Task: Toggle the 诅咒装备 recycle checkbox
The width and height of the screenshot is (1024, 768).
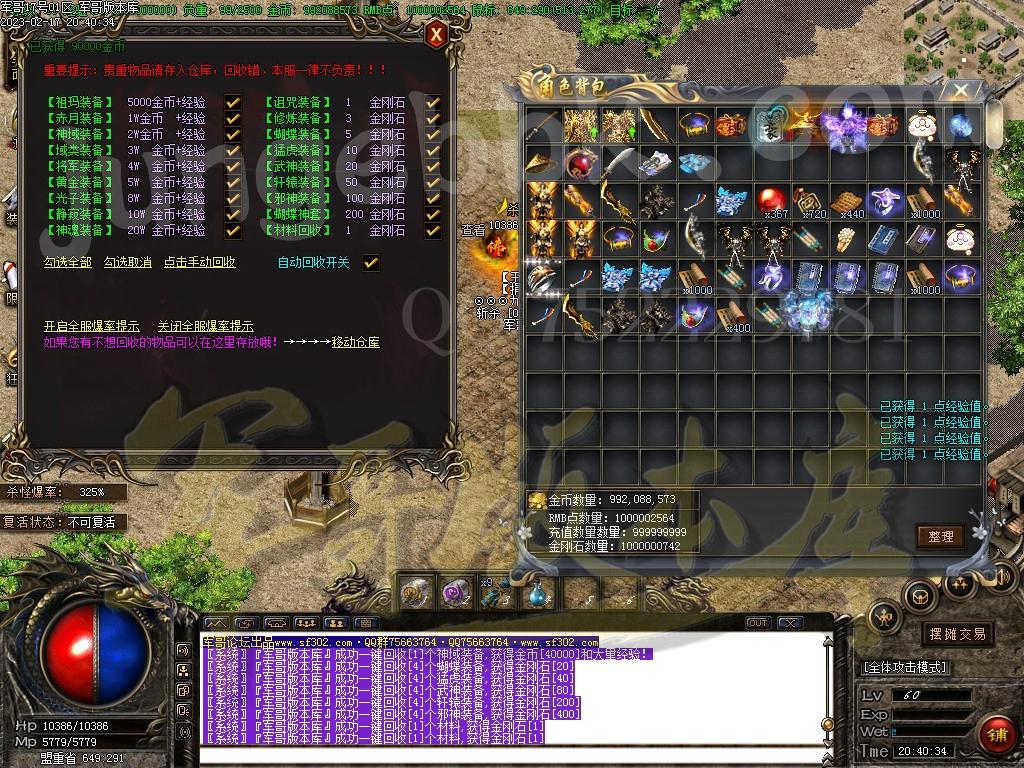Action: pos(433,102)
